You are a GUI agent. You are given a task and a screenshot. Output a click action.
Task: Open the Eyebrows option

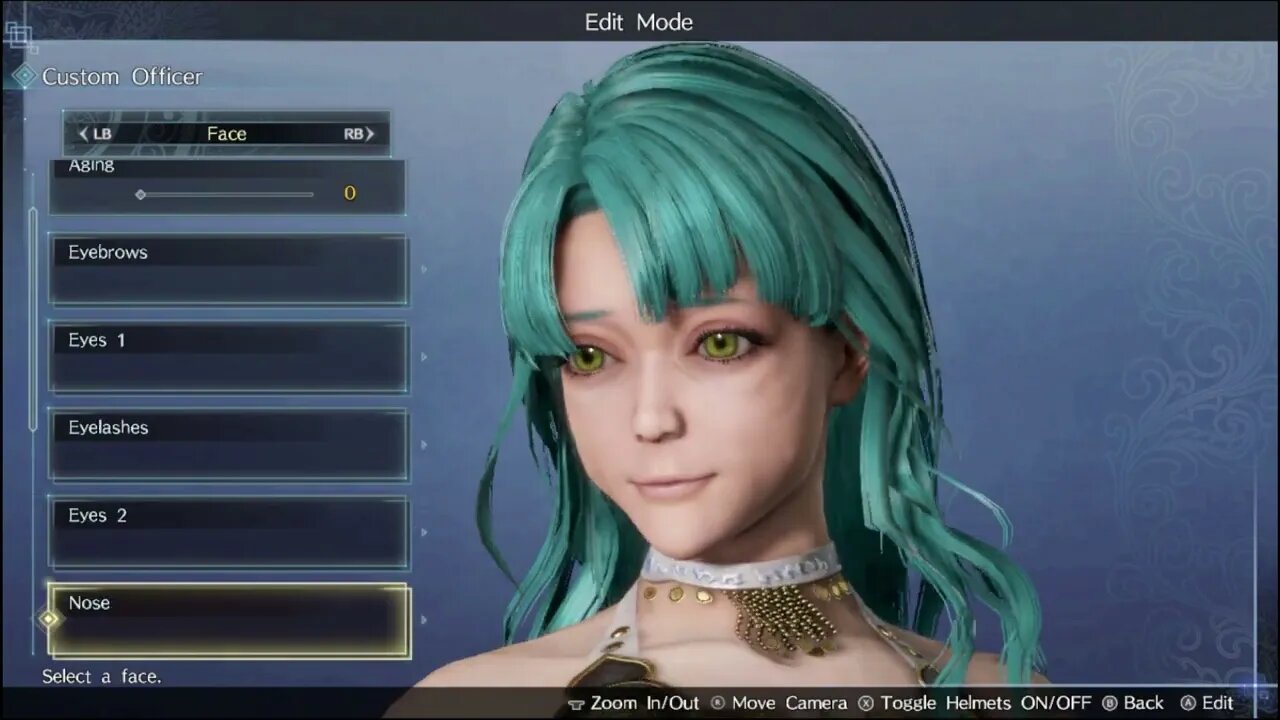(228, 268)
